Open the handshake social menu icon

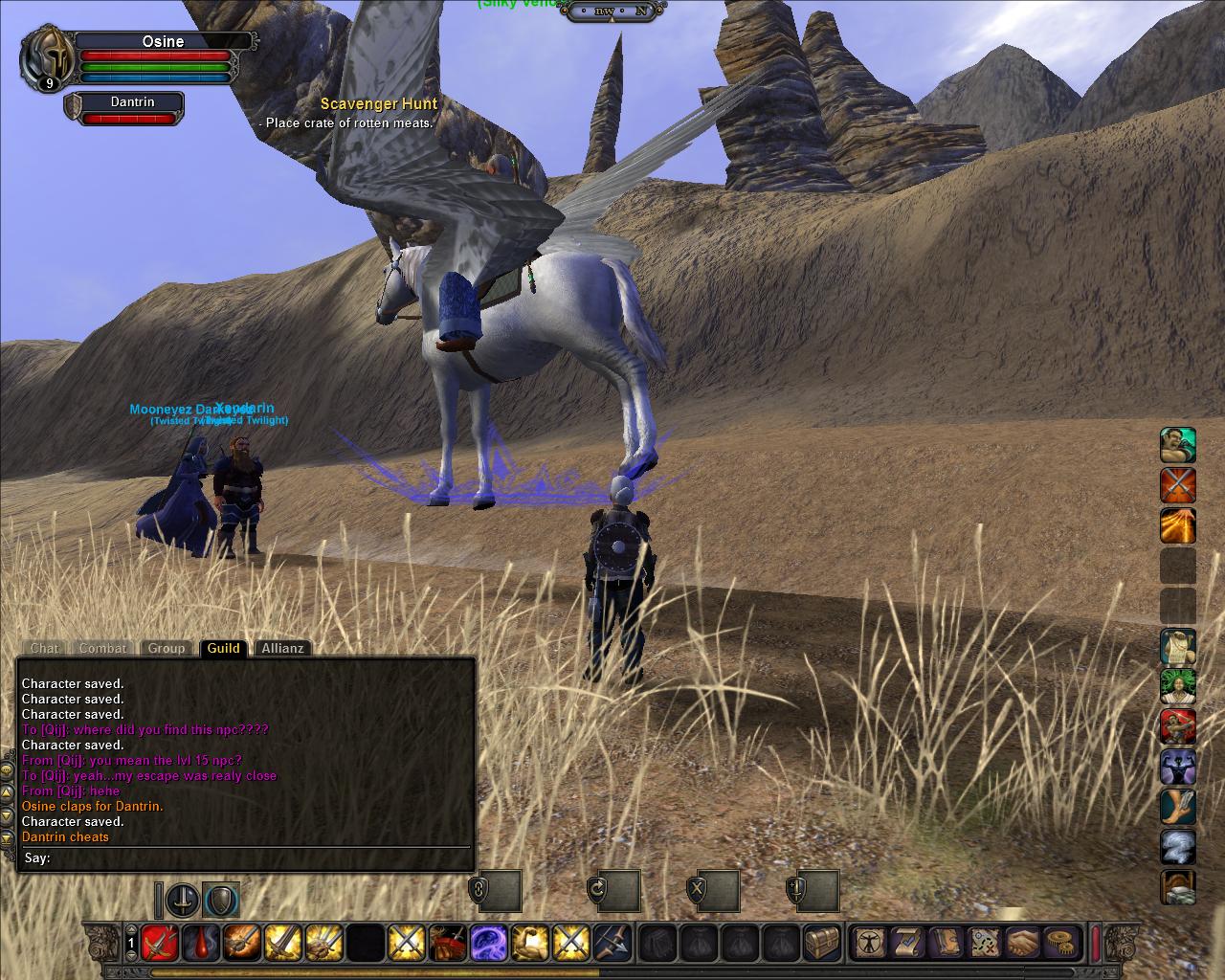[x=1025, y=943]
